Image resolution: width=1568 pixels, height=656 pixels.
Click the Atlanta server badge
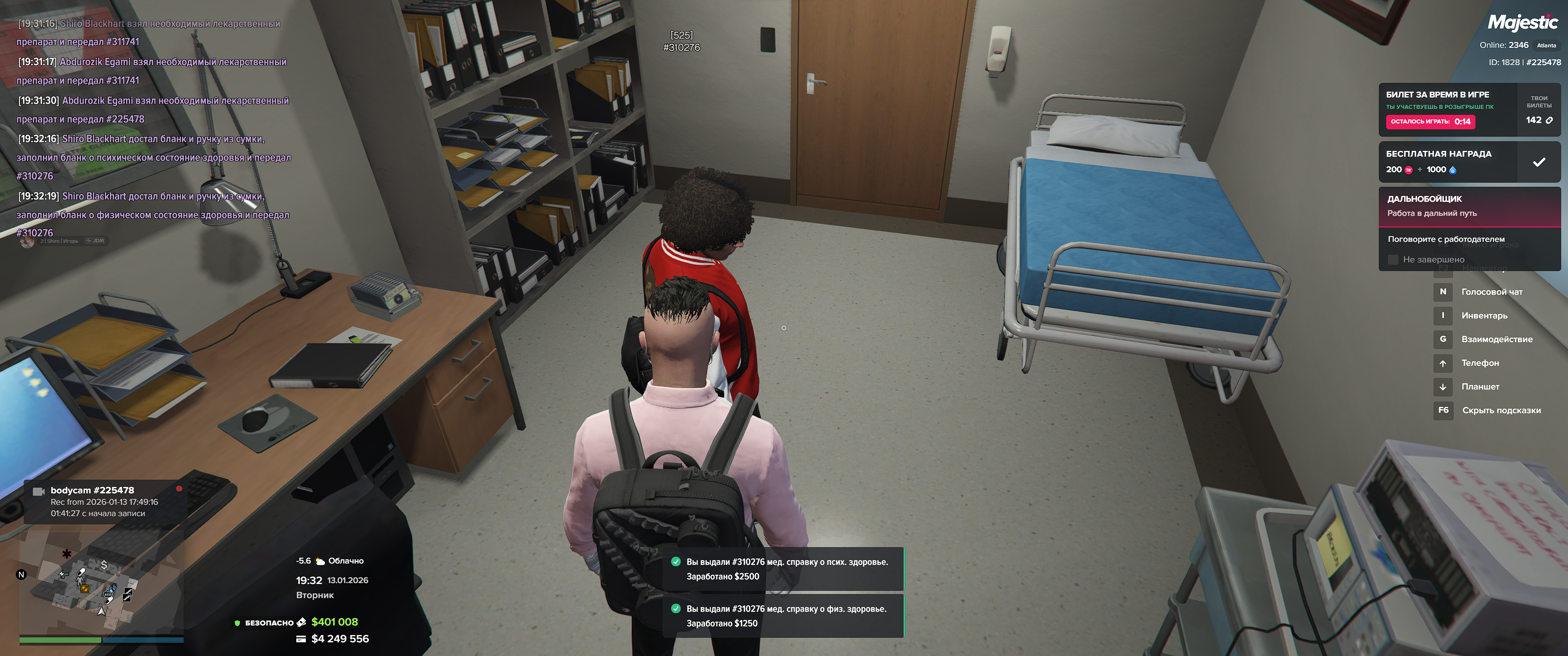point(1546,46)
